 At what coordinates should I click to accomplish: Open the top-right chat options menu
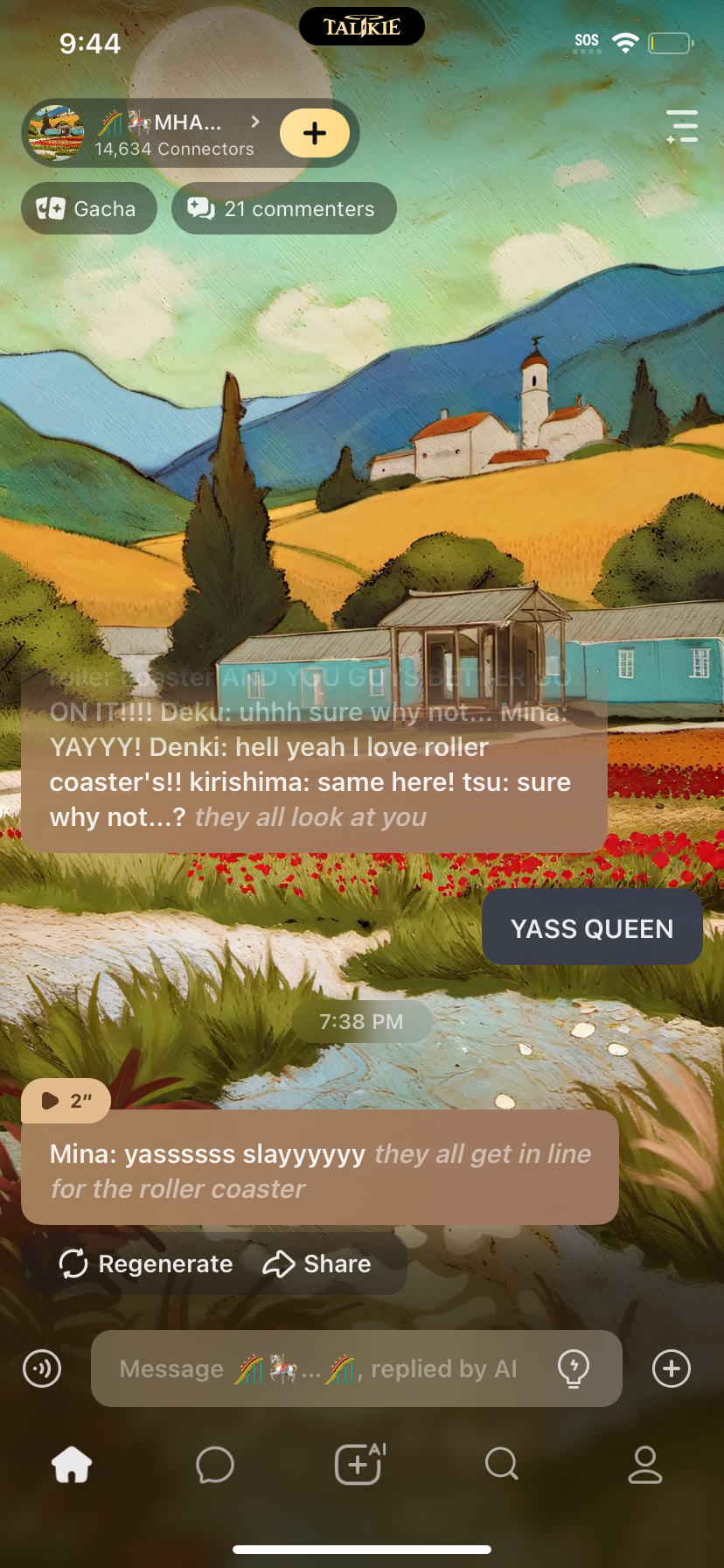[682, 126]
